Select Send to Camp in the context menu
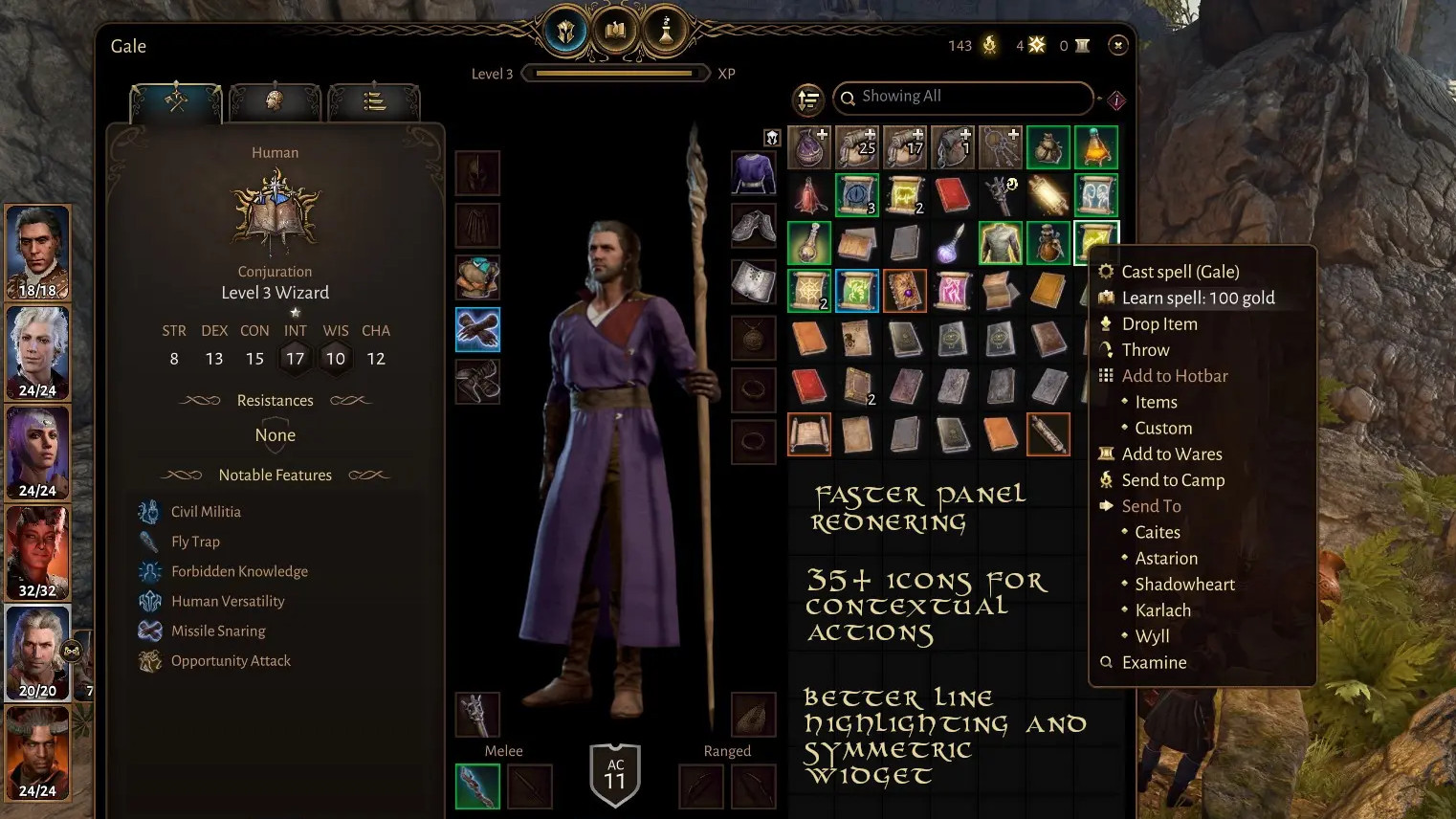The width and height of the screenshot is (1456, 819). [x=1173, y=479]
